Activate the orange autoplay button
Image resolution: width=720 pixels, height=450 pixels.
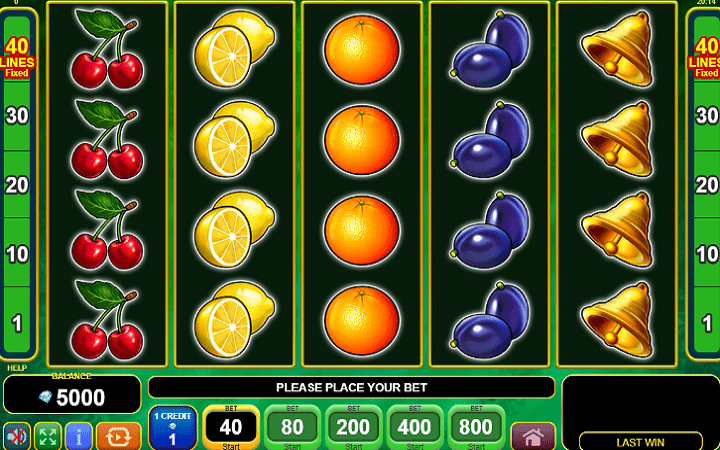(x=119, y=436)
